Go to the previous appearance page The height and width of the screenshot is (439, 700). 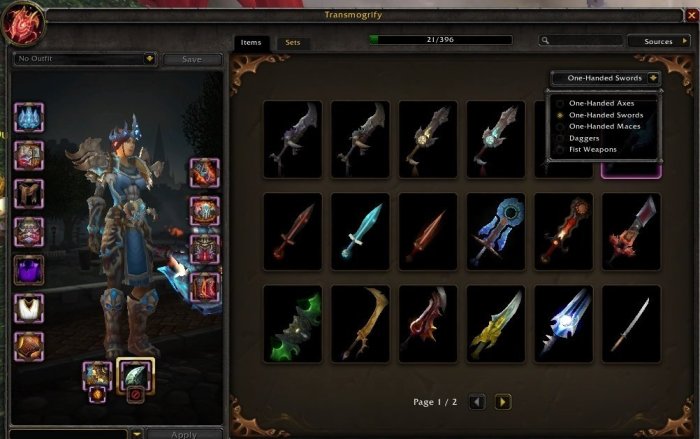pos(478,402)
